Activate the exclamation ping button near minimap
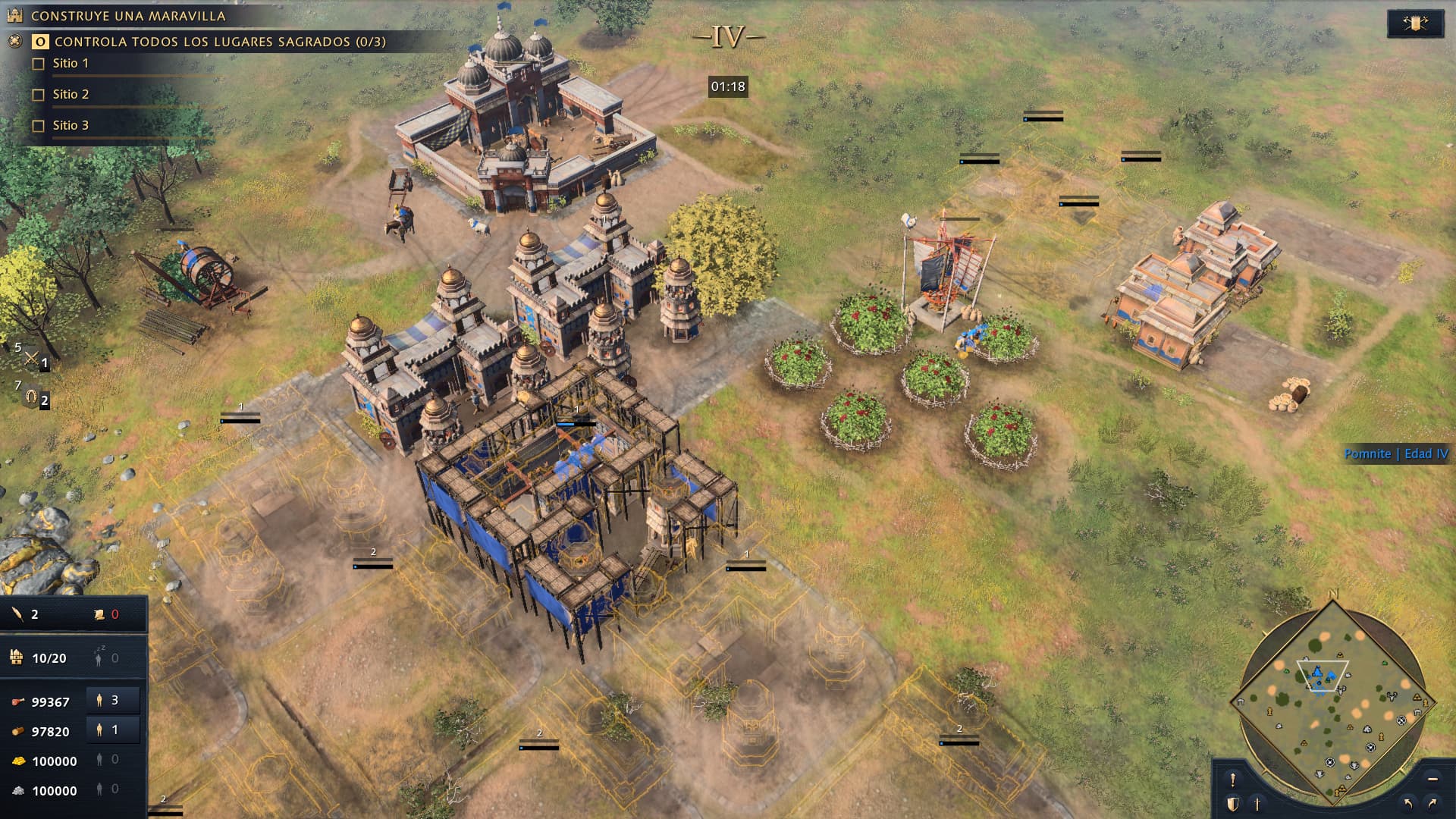Image resolution: width=1456 pixels, height=819 pixels. point(1233,780)
